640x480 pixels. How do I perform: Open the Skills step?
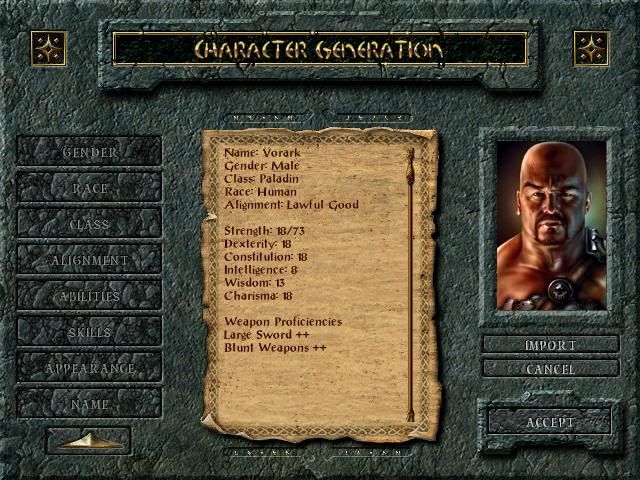(90, 332)
